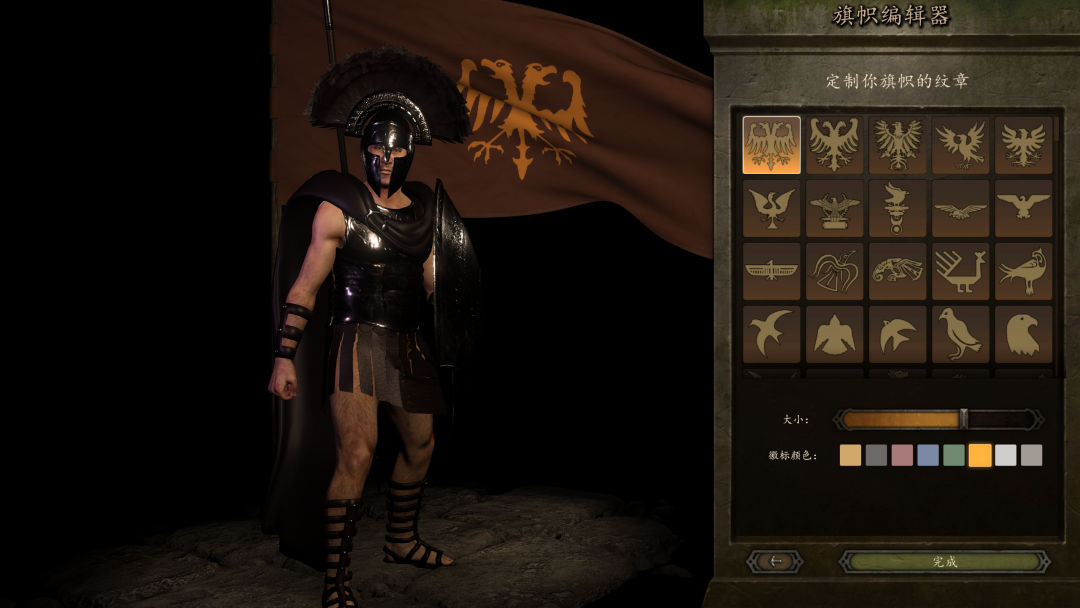Image resolution: width=1080 pixels, height=608 pixels.
Task: Choose the pink emblem color swatch
Action: [x=902, y=455]
